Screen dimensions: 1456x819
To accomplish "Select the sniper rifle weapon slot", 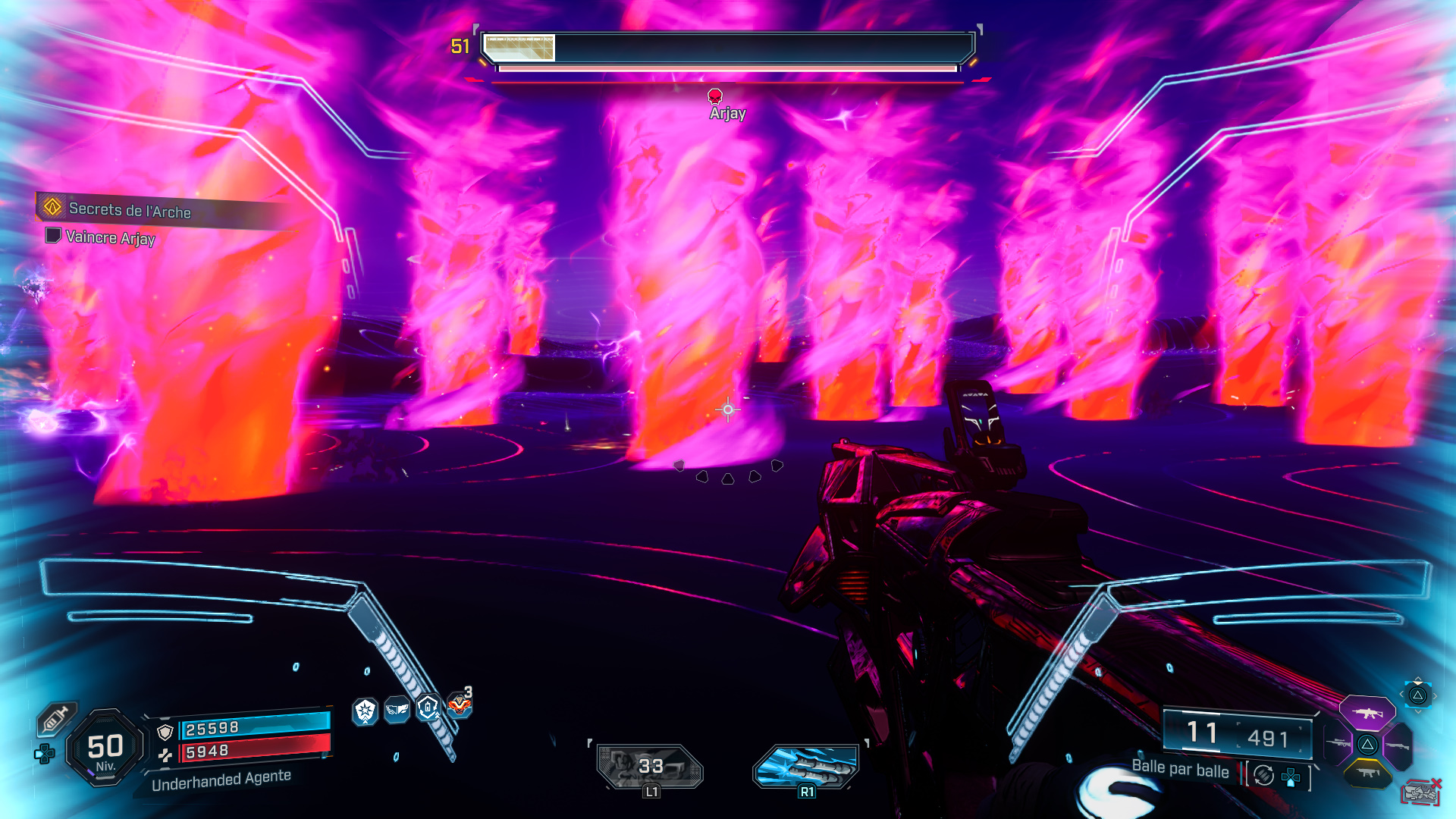I will 1339,744.
